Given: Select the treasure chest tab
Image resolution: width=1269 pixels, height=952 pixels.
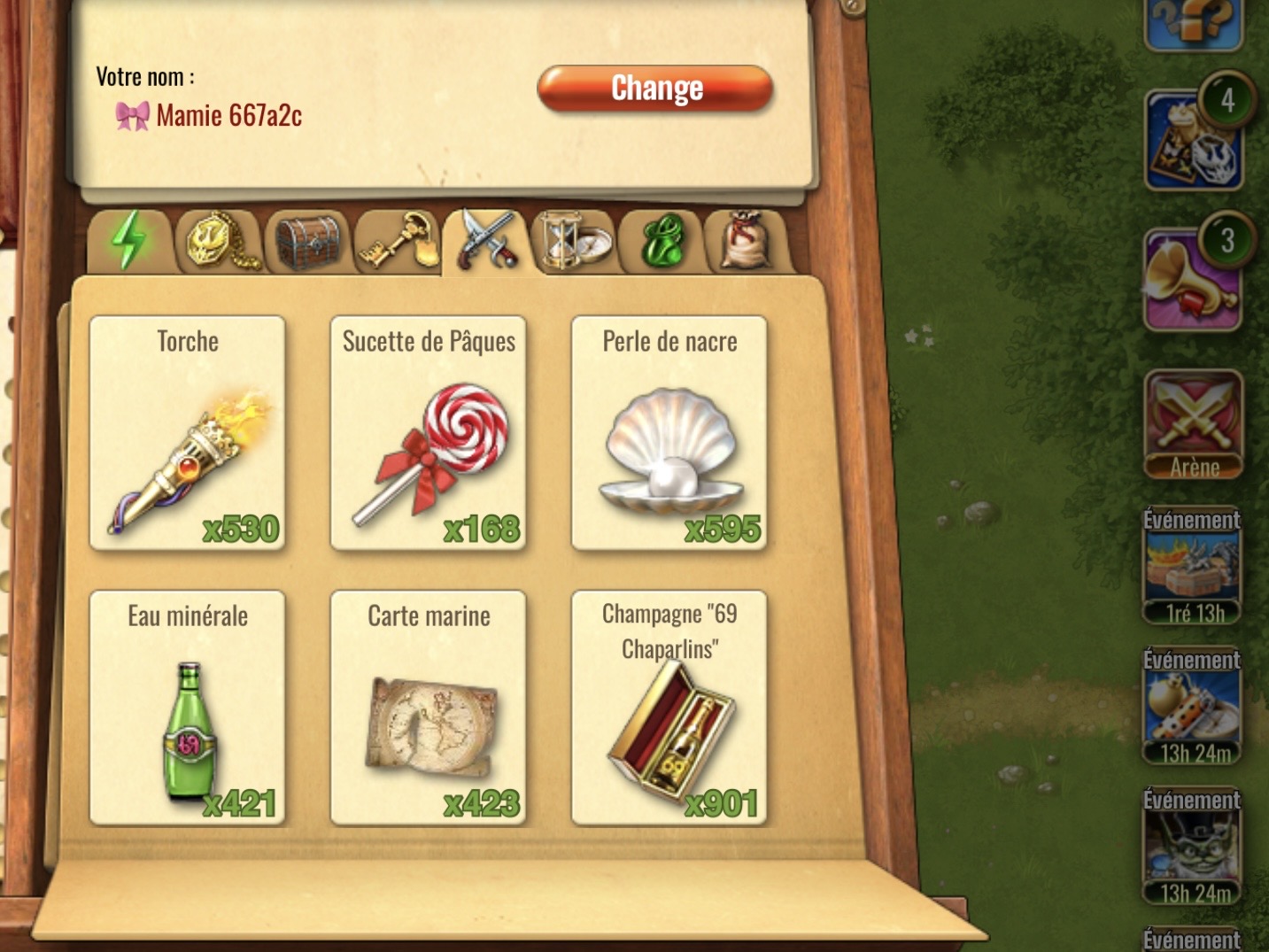Looking at the screenshot, I should [x=307, y=241].
